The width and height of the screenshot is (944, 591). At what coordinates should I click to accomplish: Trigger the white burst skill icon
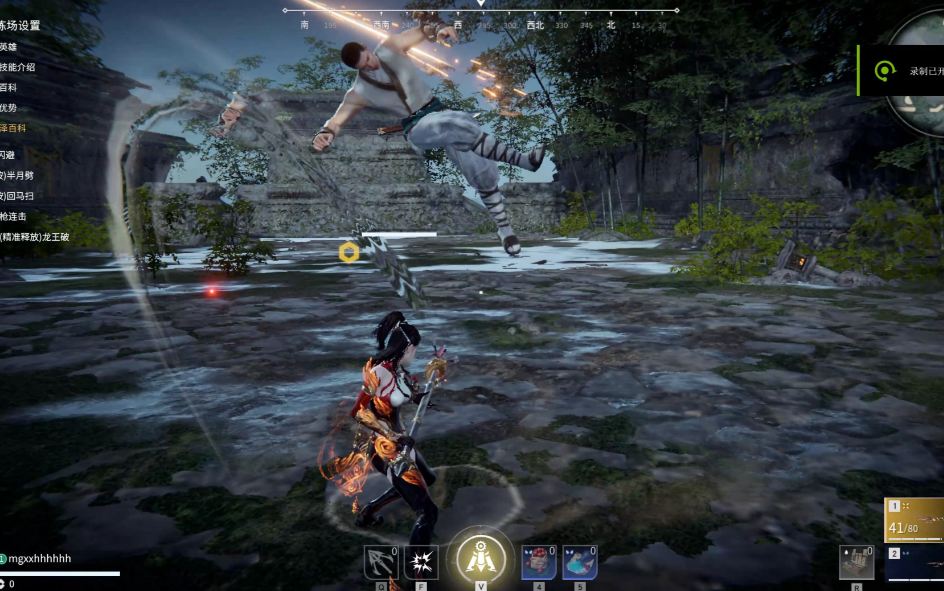pos(421,563)
